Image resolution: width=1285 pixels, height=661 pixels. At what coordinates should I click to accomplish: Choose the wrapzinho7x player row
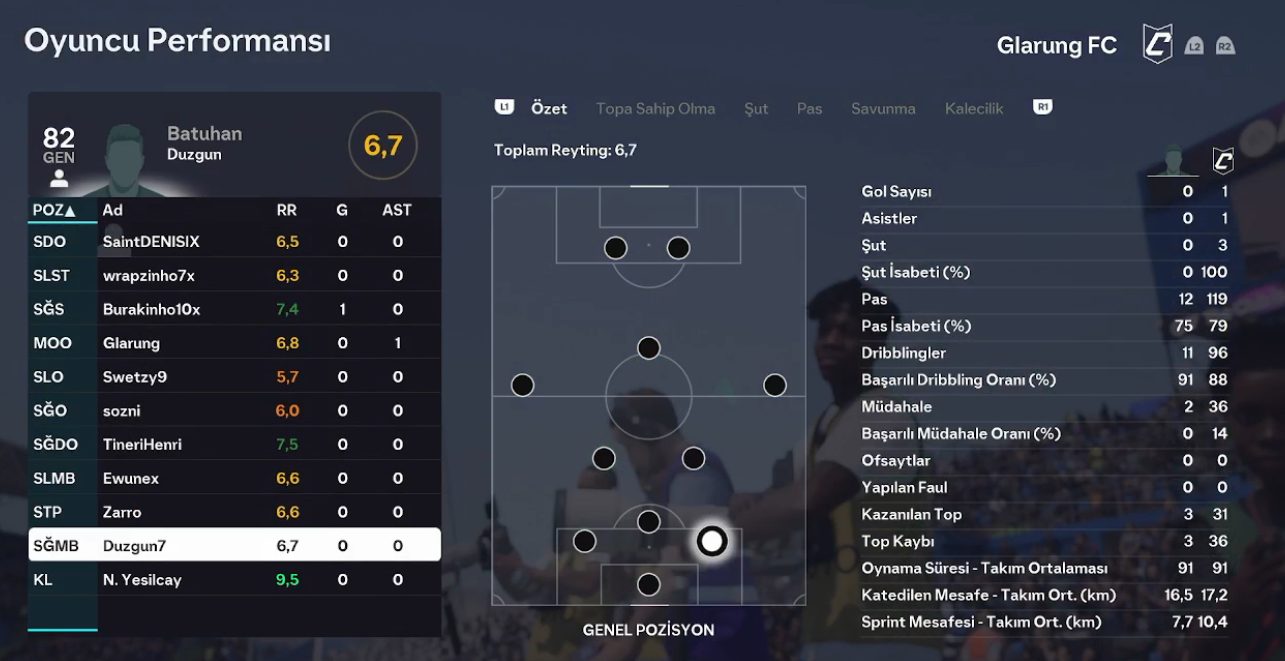149,276
